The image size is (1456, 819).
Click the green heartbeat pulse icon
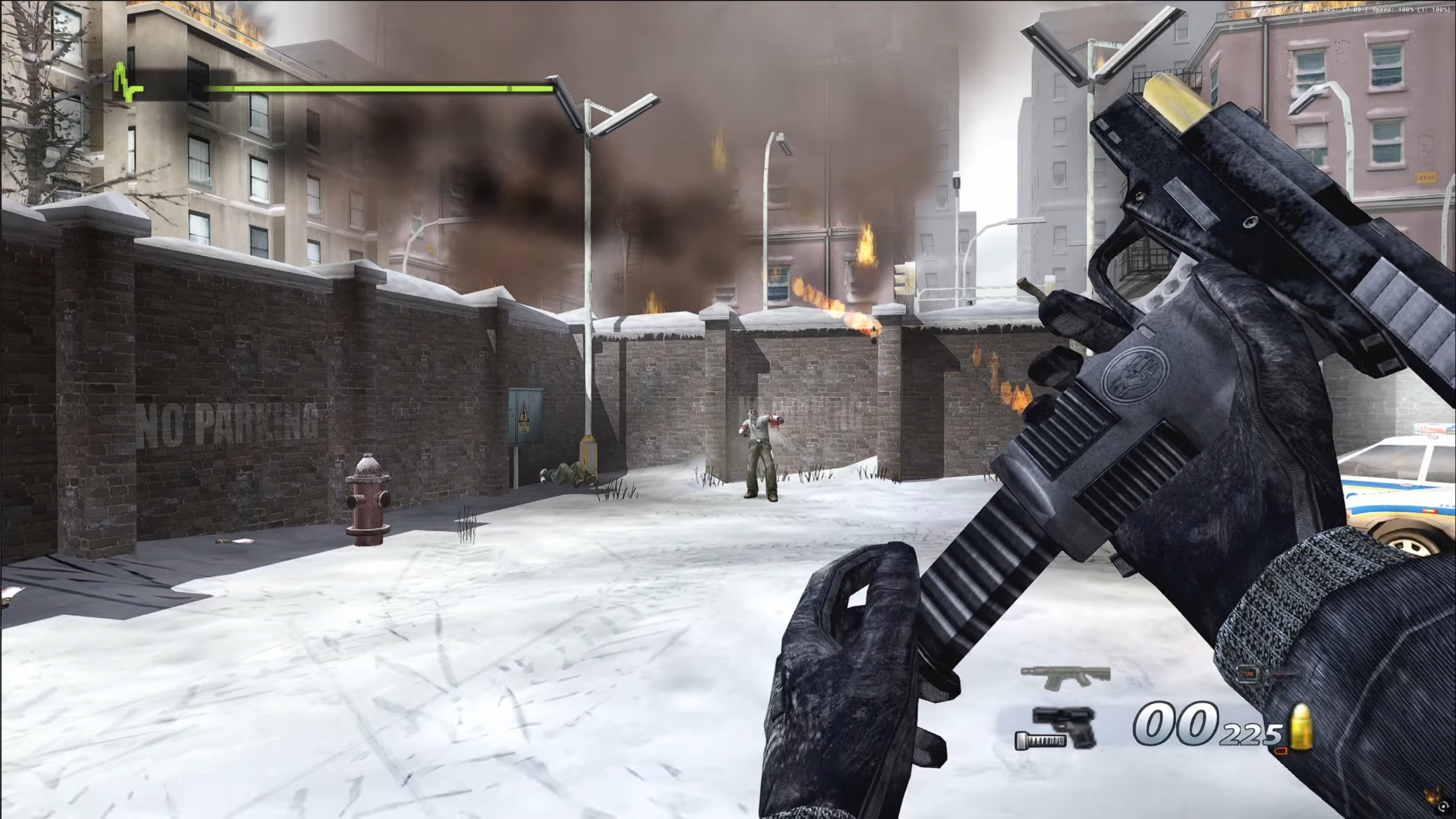(x=127, y=84)
